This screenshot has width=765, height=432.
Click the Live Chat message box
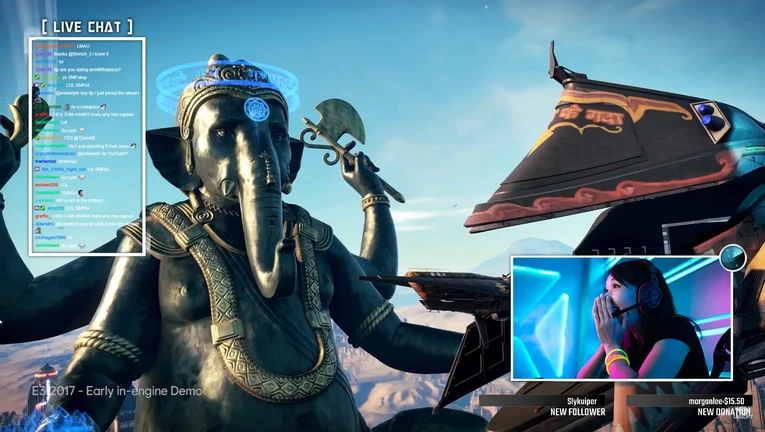(x=87, y=146)
